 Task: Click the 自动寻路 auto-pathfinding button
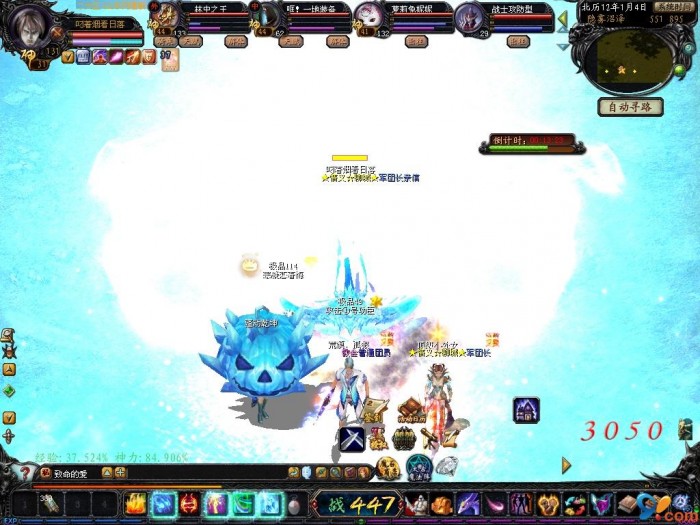pos(630,107)
